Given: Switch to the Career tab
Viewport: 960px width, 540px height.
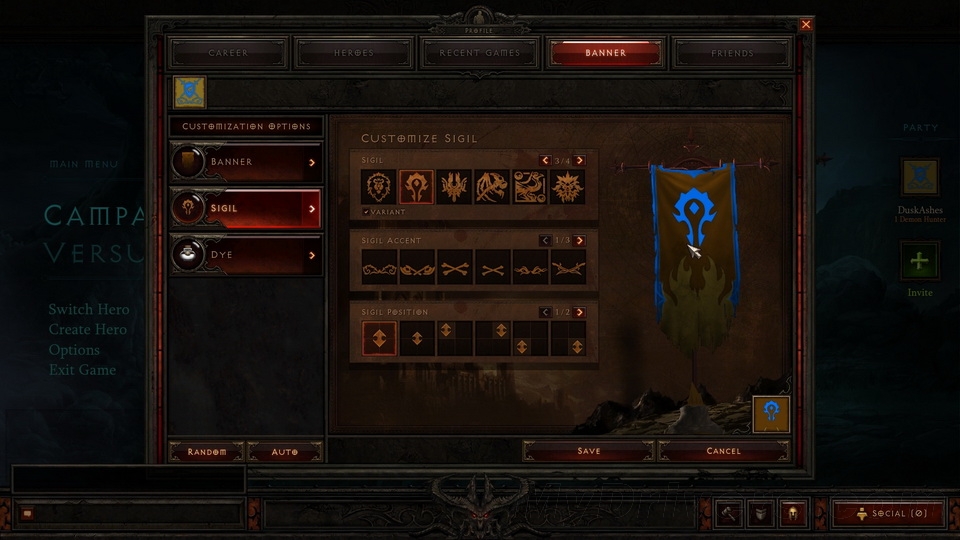Looking at the screenshot, I should 228,53.
